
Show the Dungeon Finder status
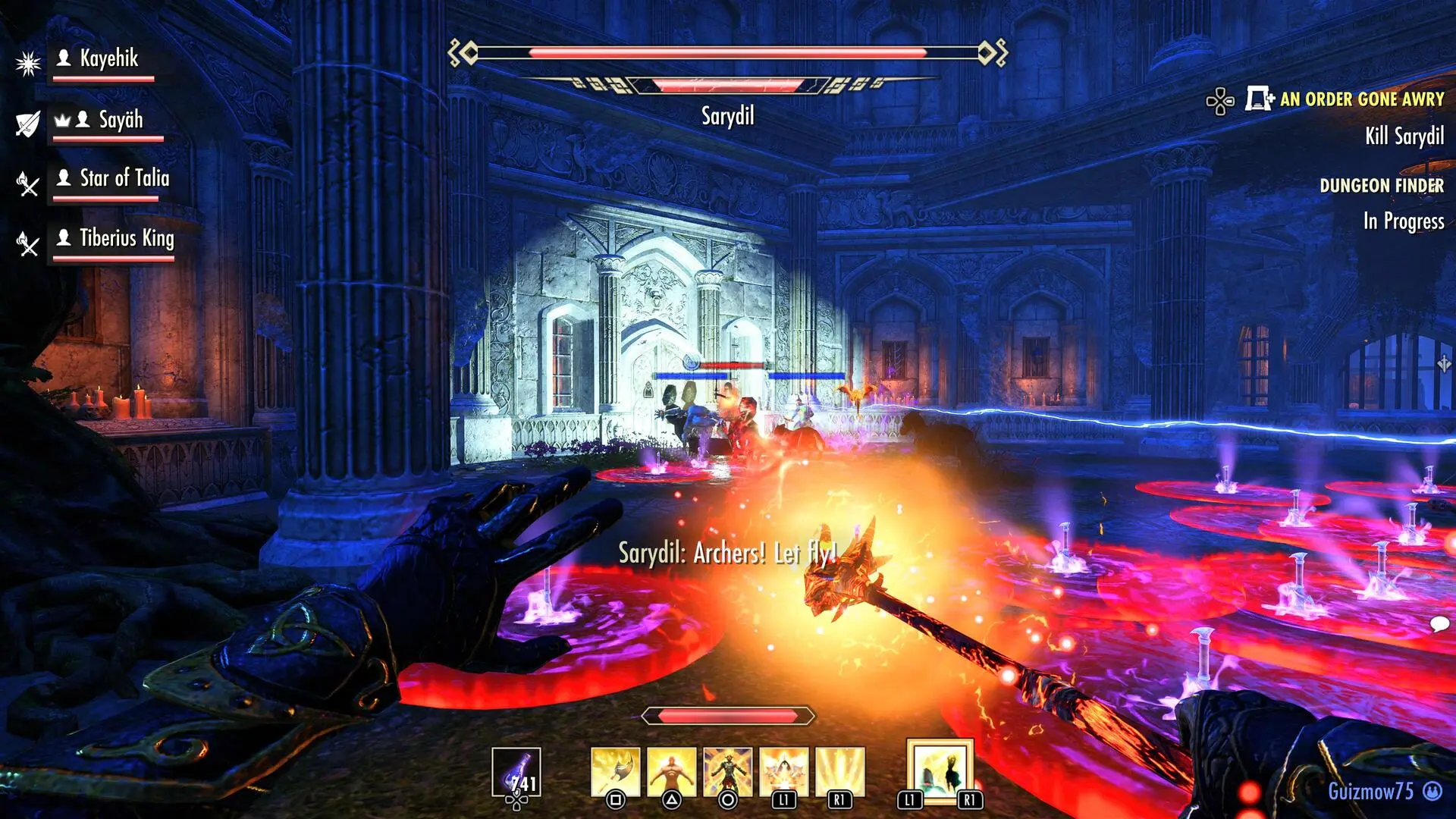[1381, 186]
